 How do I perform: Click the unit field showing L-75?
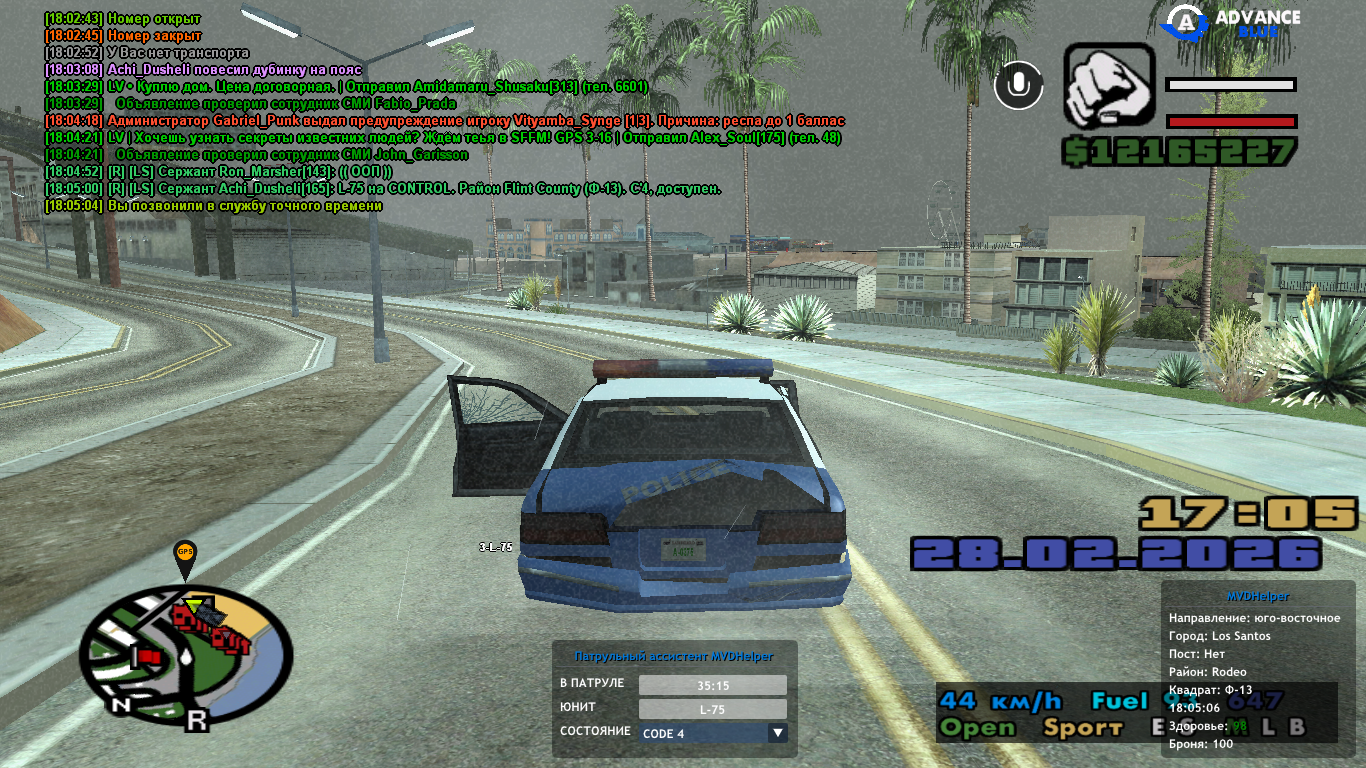712,709
